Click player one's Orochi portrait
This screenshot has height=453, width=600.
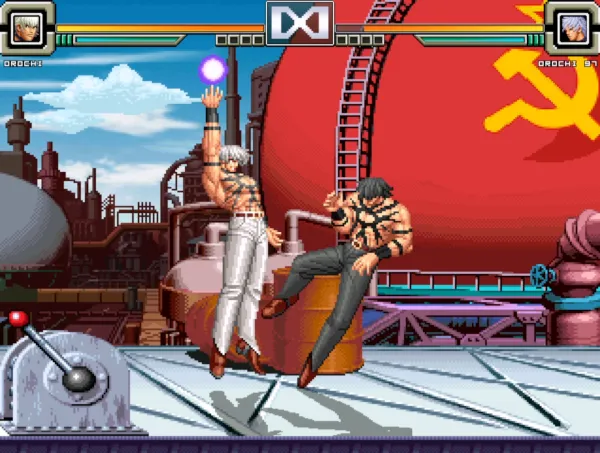pyautogui.click(x=26, y=27)
